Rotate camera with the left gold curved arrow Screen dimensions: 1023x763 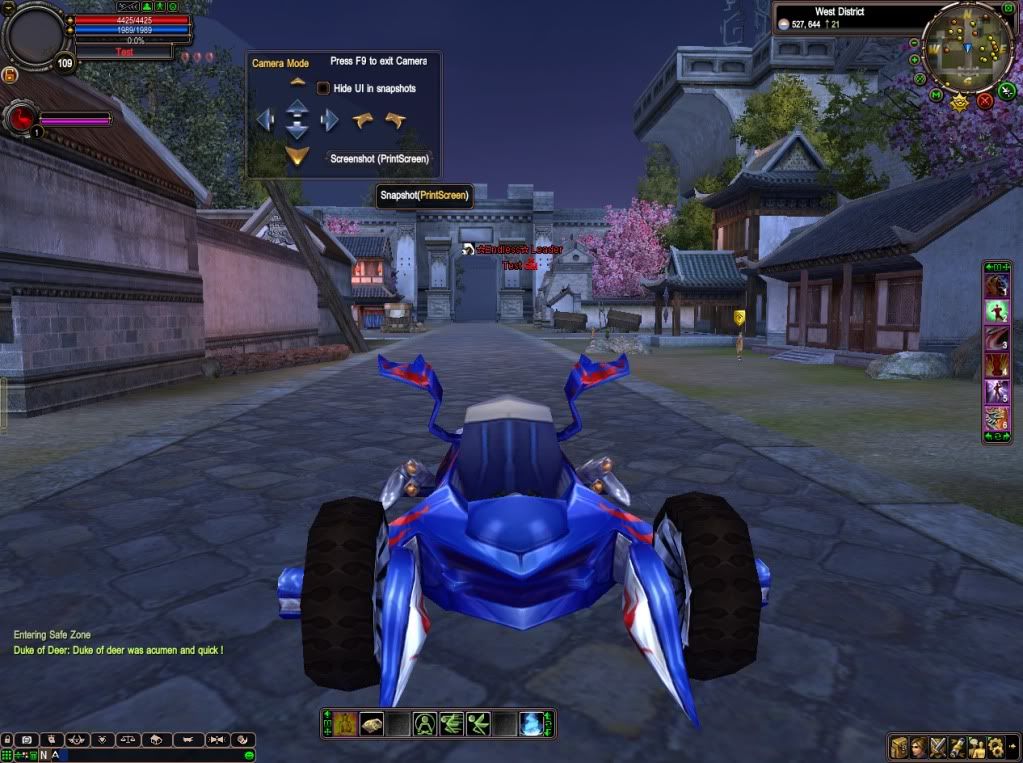click(x=362, y=121)
